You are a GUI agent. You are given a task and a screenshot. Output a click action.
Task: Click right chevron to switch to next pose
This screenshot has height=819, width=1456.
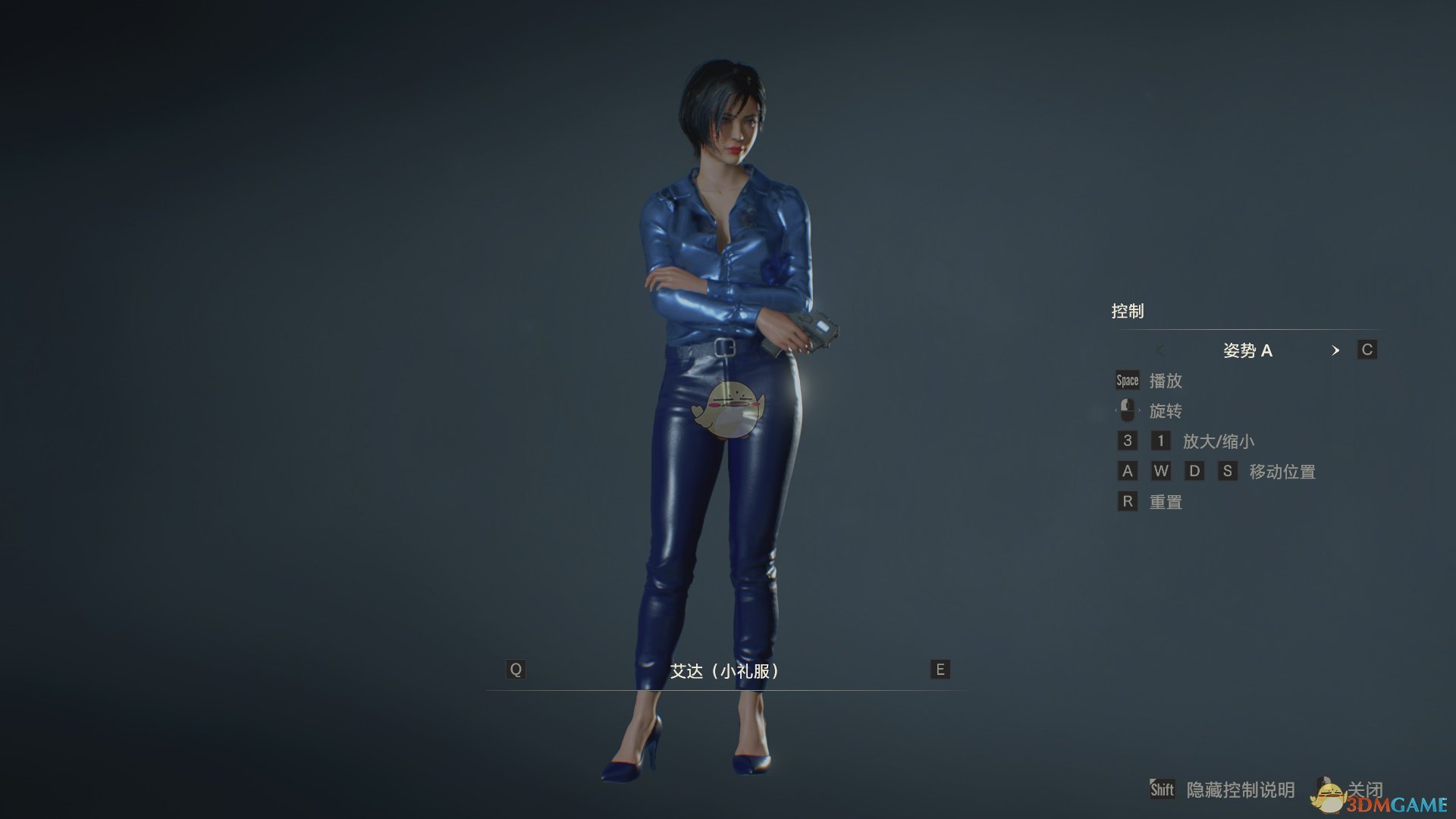[x=1337, y=350]
